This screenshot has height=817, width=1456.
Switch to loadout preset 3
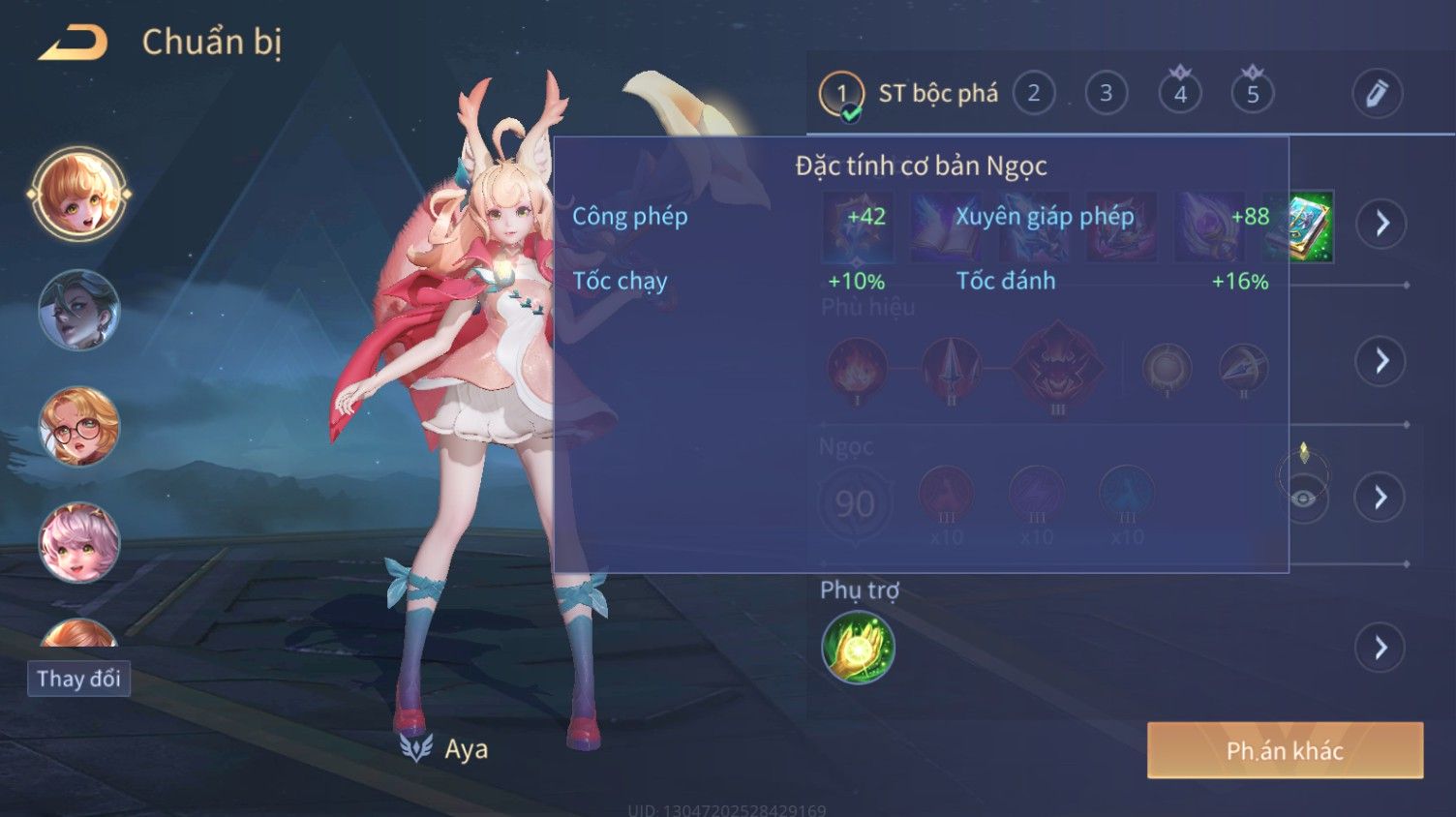pos(1106,94)
